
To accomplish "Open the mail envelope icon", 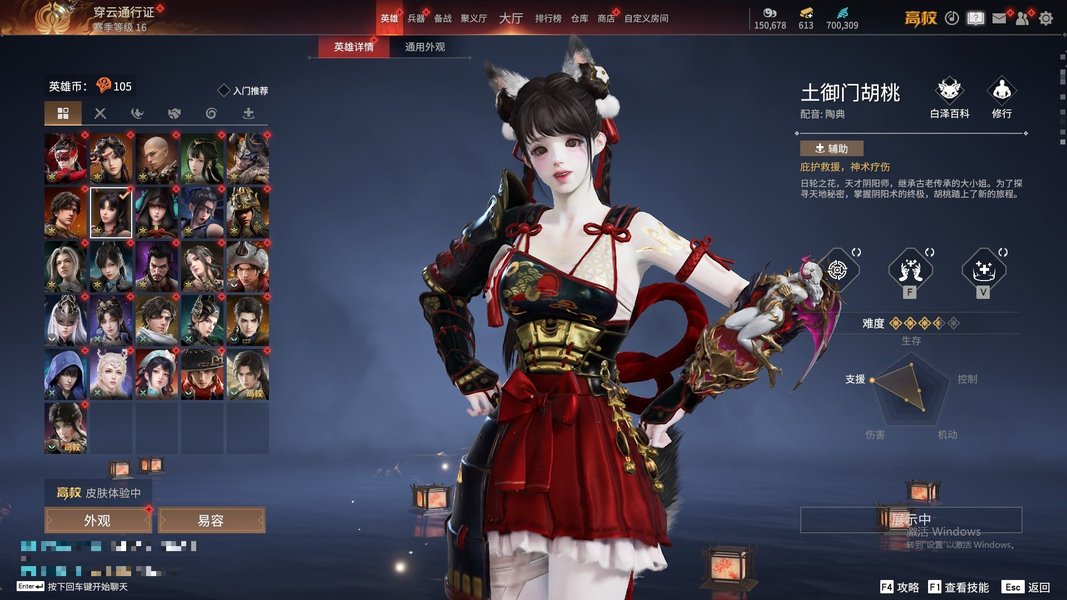I will 998,18.
